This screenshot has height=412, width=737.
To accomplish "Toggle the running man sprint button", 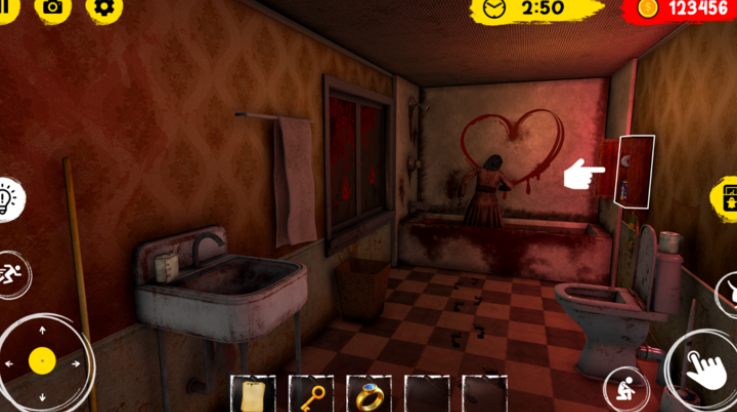I will pos(14,270).
